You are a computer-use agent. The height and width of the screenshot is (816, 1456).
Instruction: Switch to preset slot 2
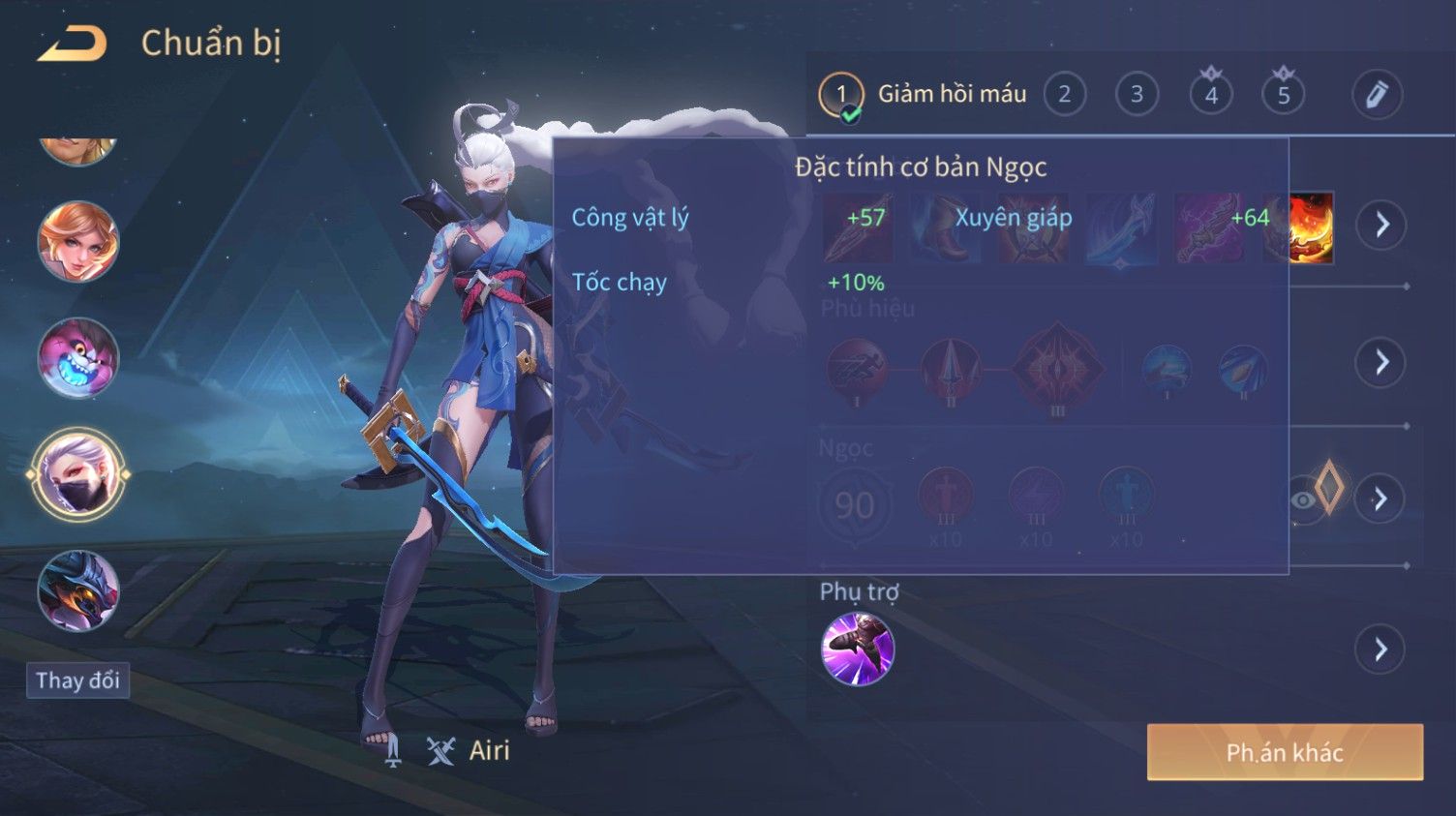tap(1064, 95)
